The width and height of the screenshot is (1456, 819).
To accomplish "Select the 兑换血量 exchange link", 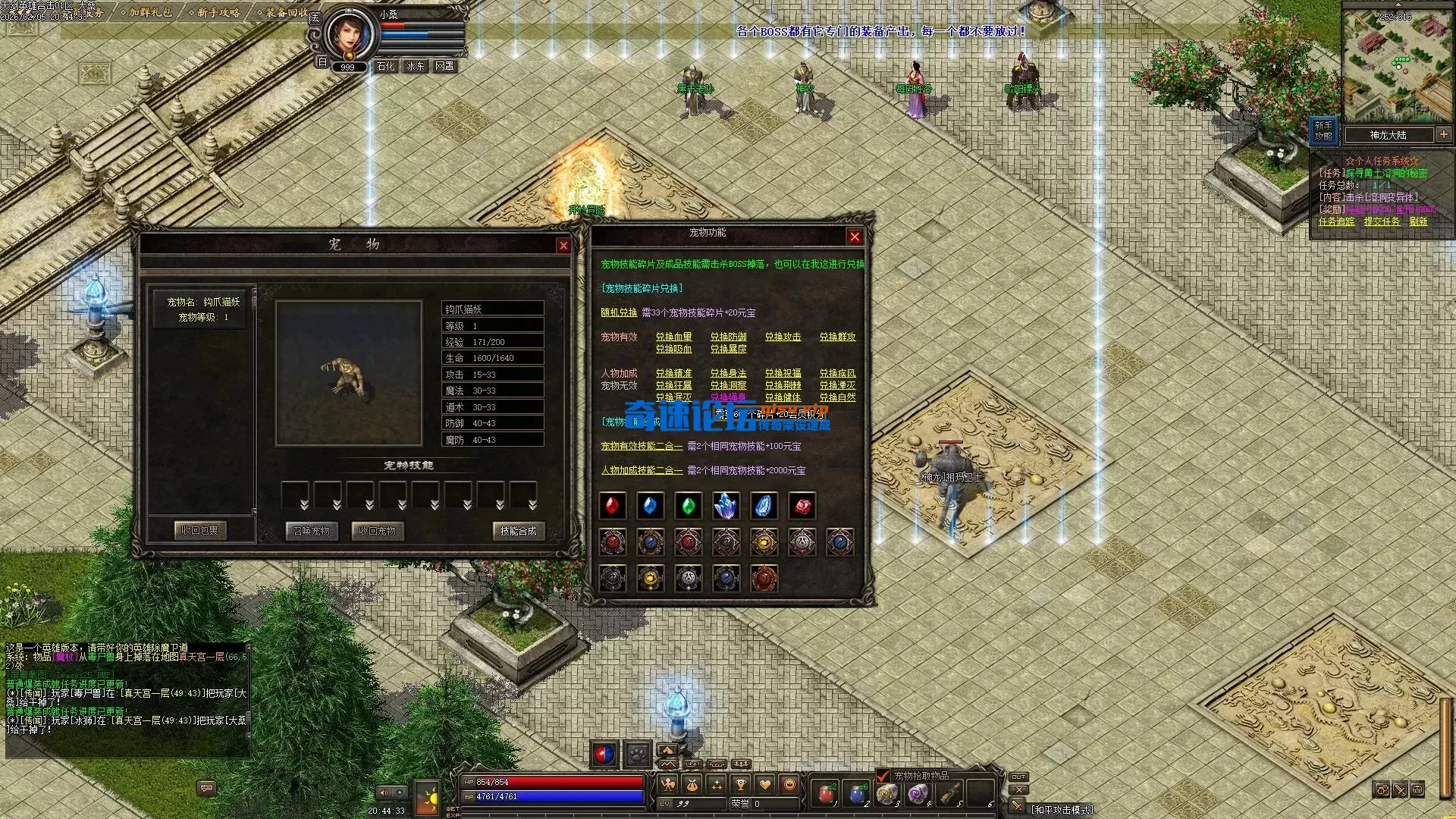I will point(673,337).
